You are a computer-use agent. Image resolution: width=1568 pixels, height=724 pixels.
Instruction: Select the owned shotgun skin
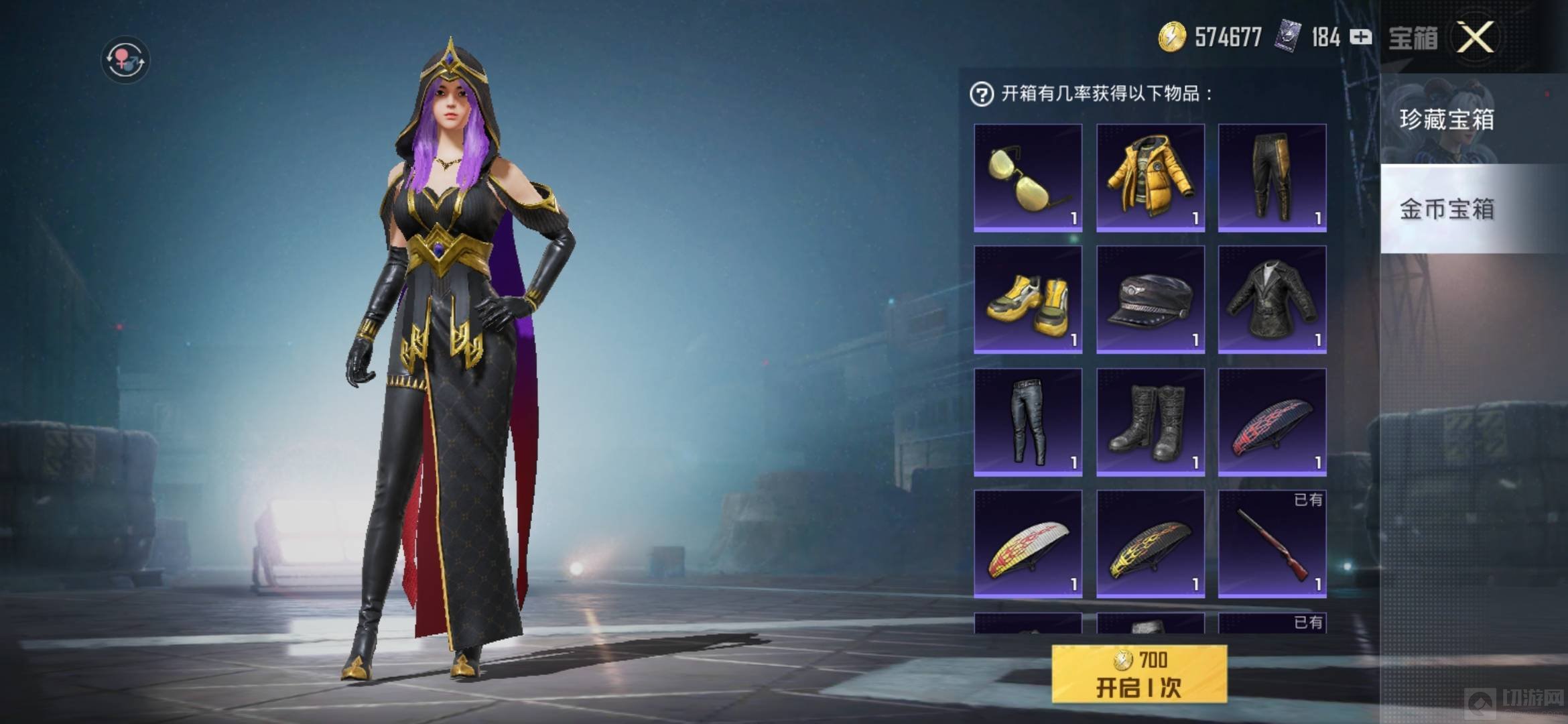click(1272, 544)
